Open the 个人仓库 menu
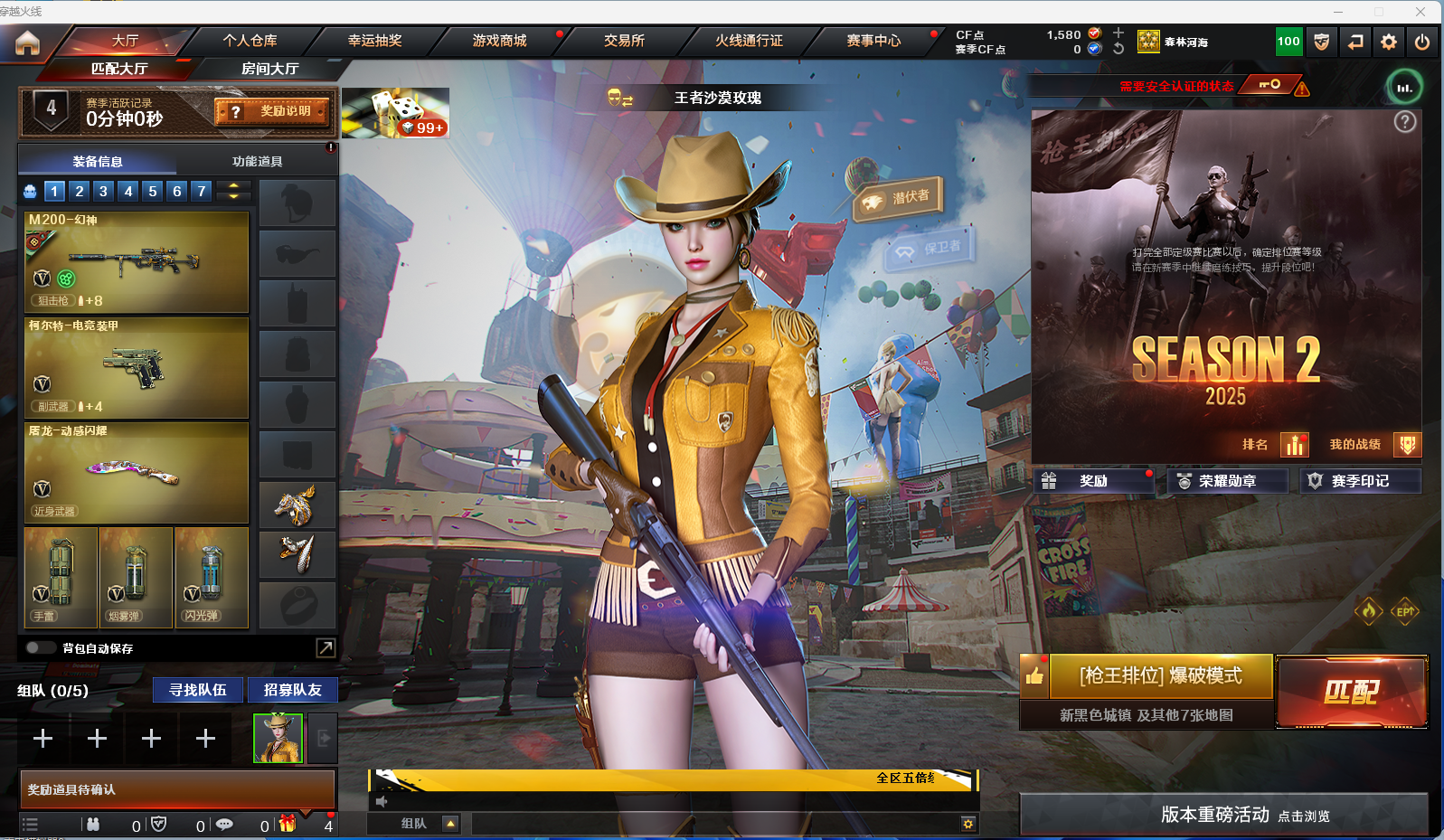The width and height of the screenshot is (1444, 840). tap(250, 41)
